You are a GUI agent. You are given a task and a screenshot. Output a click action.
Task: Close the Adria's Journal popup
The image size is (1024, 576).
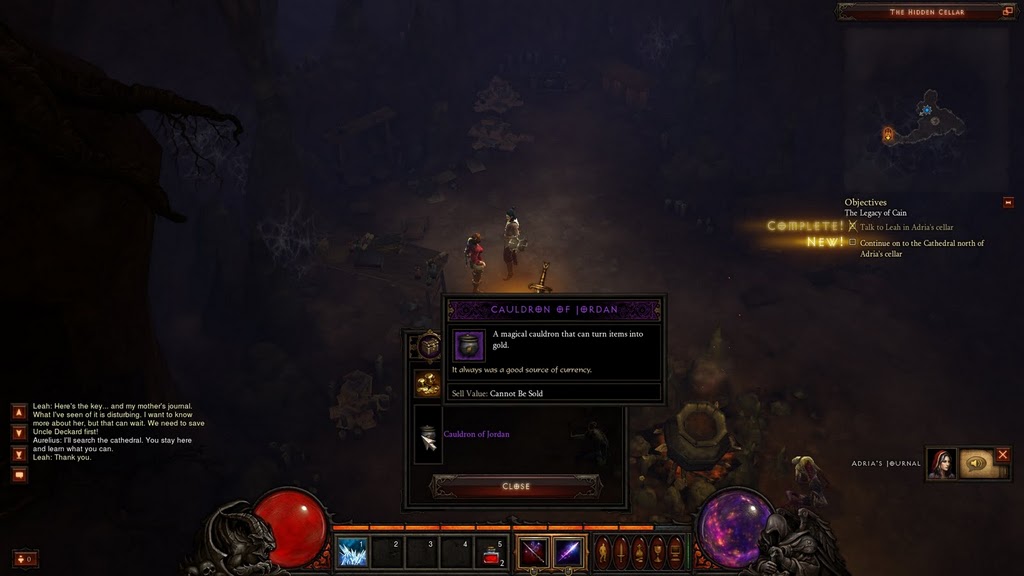click(x=1003, y=455)
